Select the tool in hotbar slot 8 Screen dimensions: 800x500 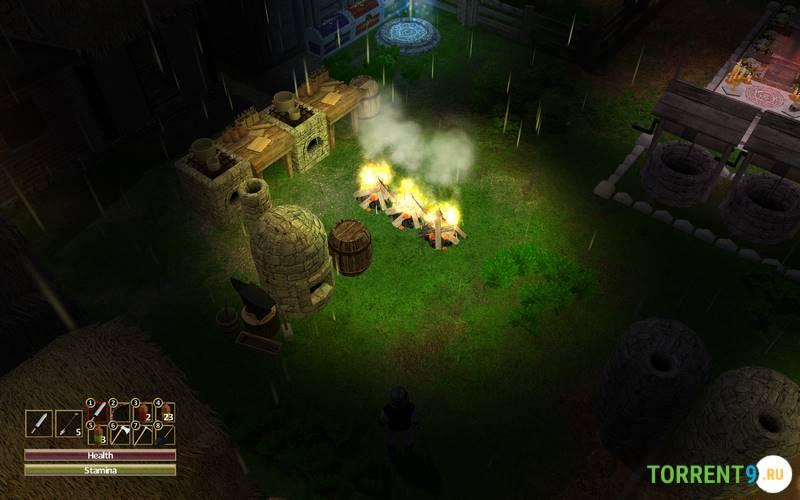coord(165,434)
